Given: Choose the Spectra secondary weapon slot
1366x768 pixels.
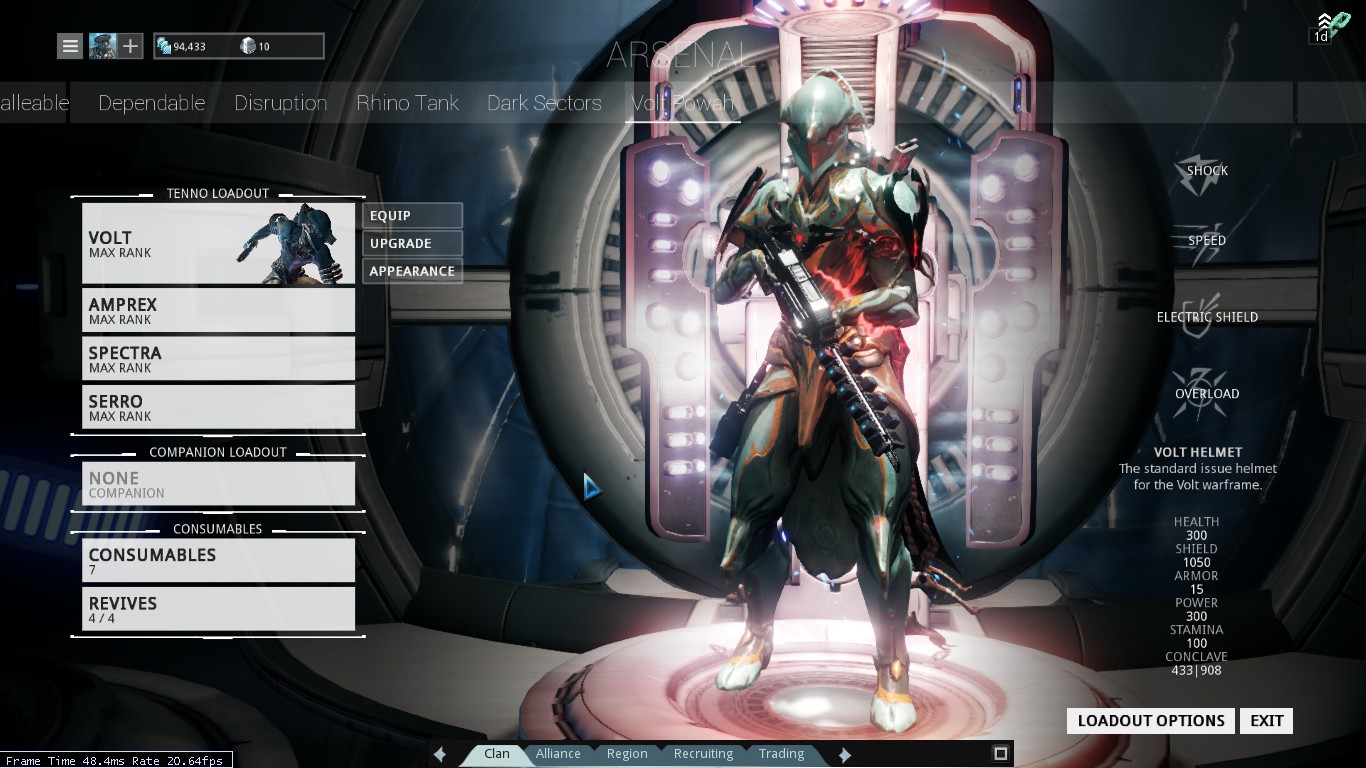Looking at the screenshot, I should (x=218, y=358).
